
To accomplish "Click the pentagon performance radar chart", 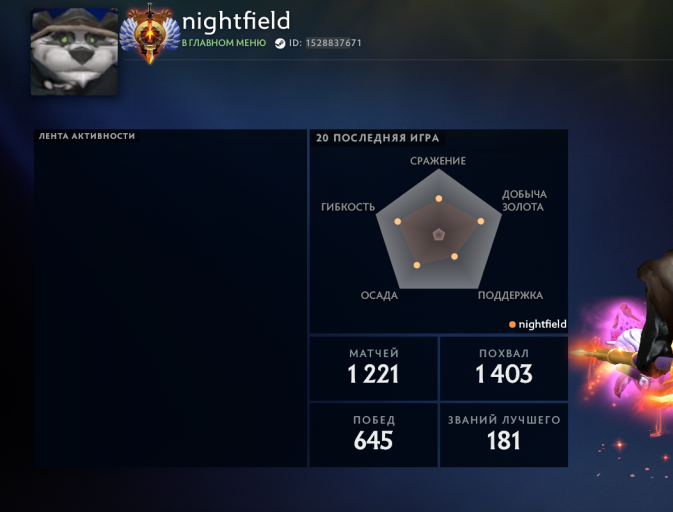I will tap(438, 233).
